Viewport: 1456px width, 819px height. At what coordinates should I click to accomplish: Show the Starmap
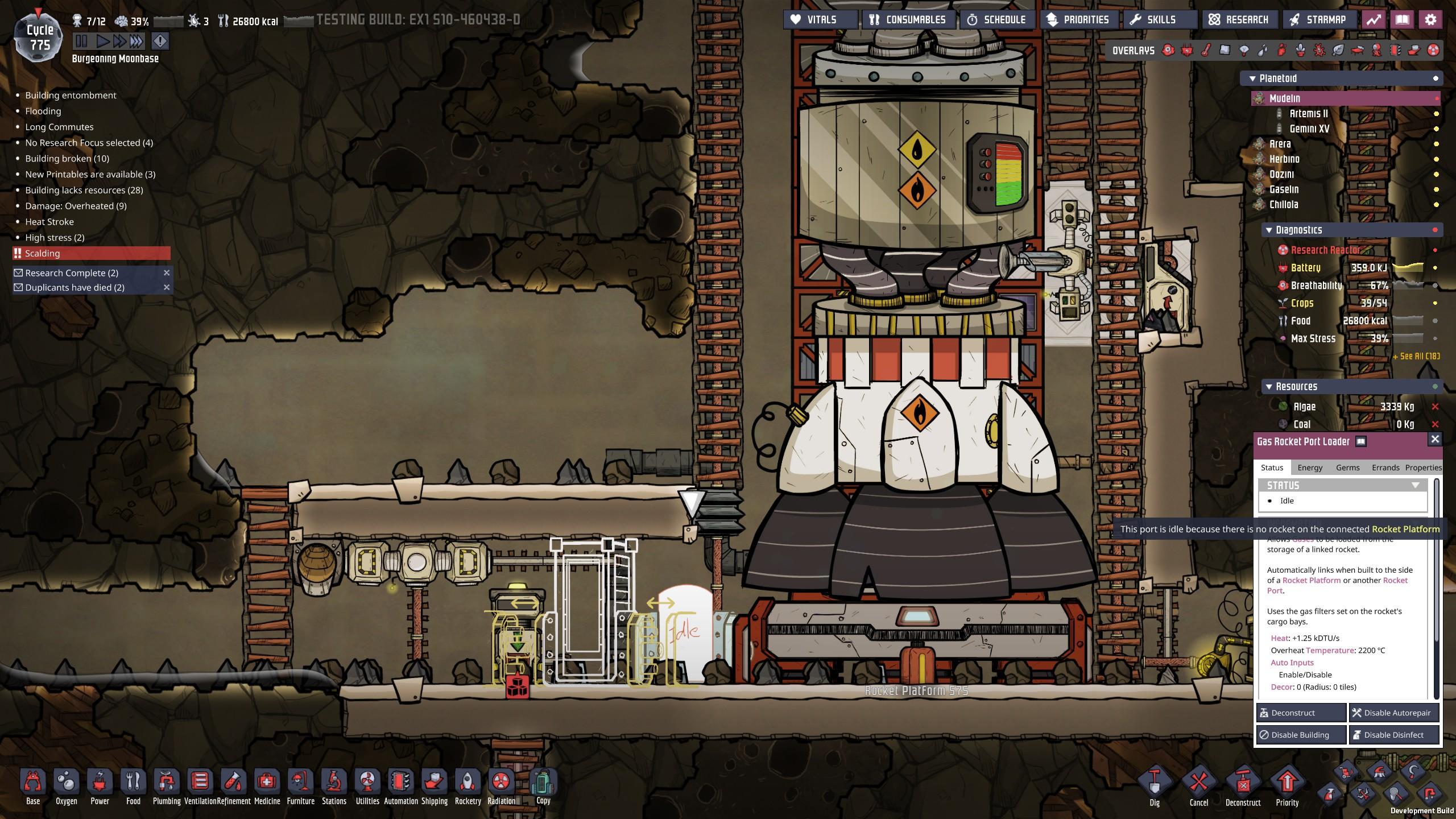1318,20
